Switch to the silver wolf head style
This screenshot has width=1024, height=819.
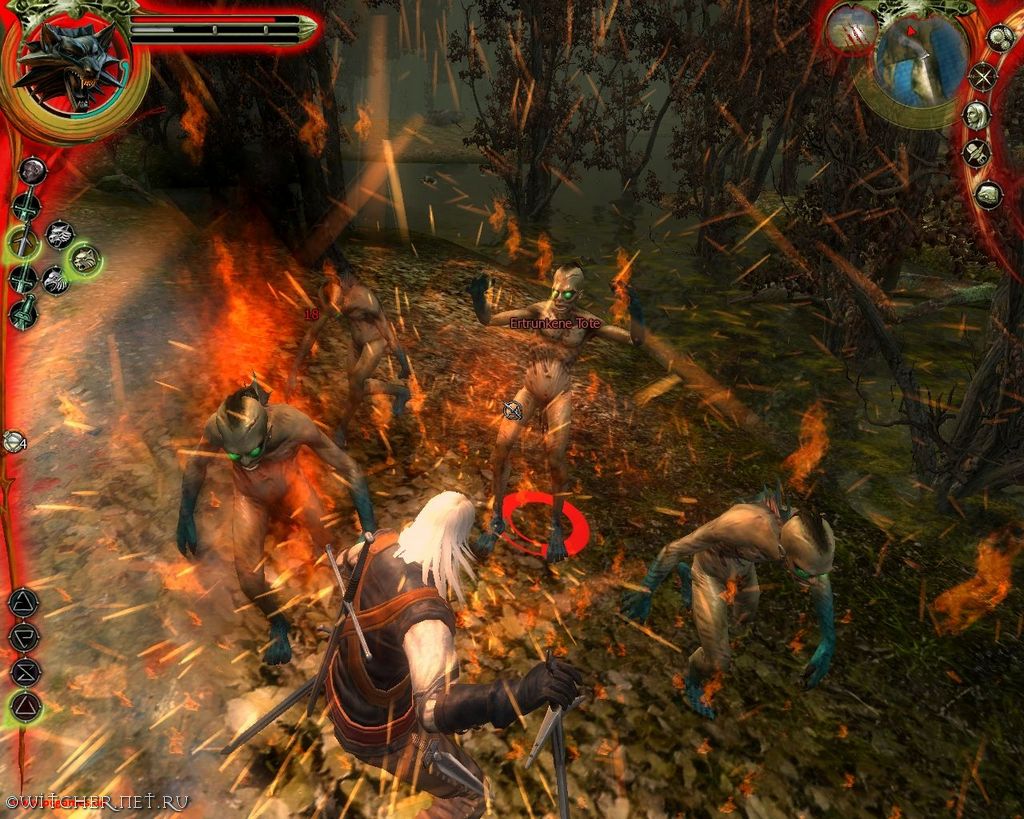tap(60, 234)
